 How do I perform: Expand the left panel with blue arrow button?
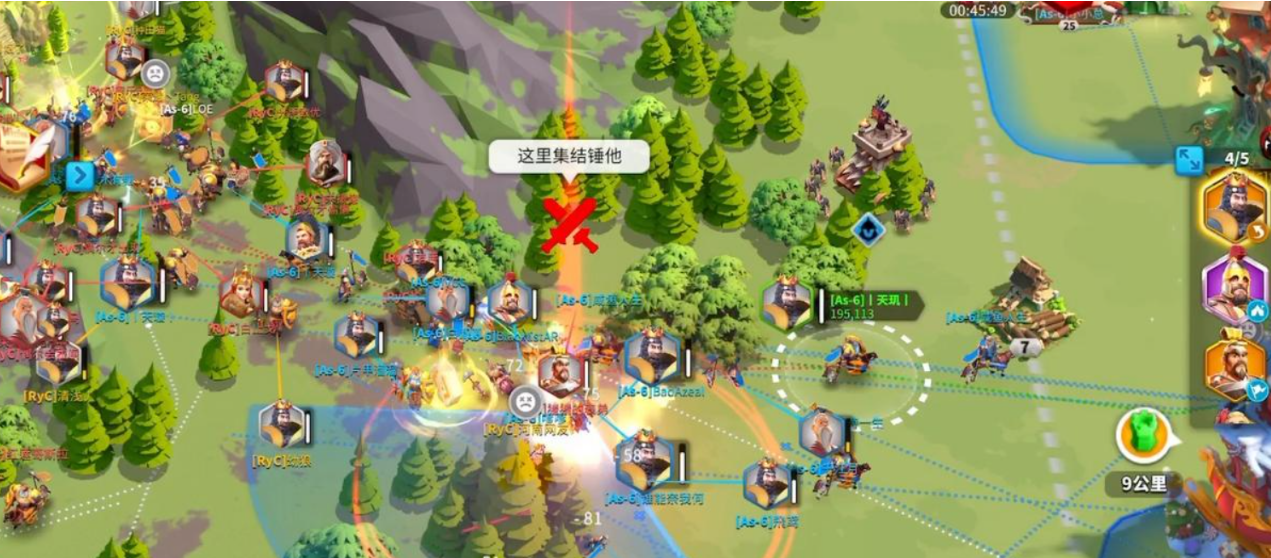pyautogui.click(x=79, y=177)
